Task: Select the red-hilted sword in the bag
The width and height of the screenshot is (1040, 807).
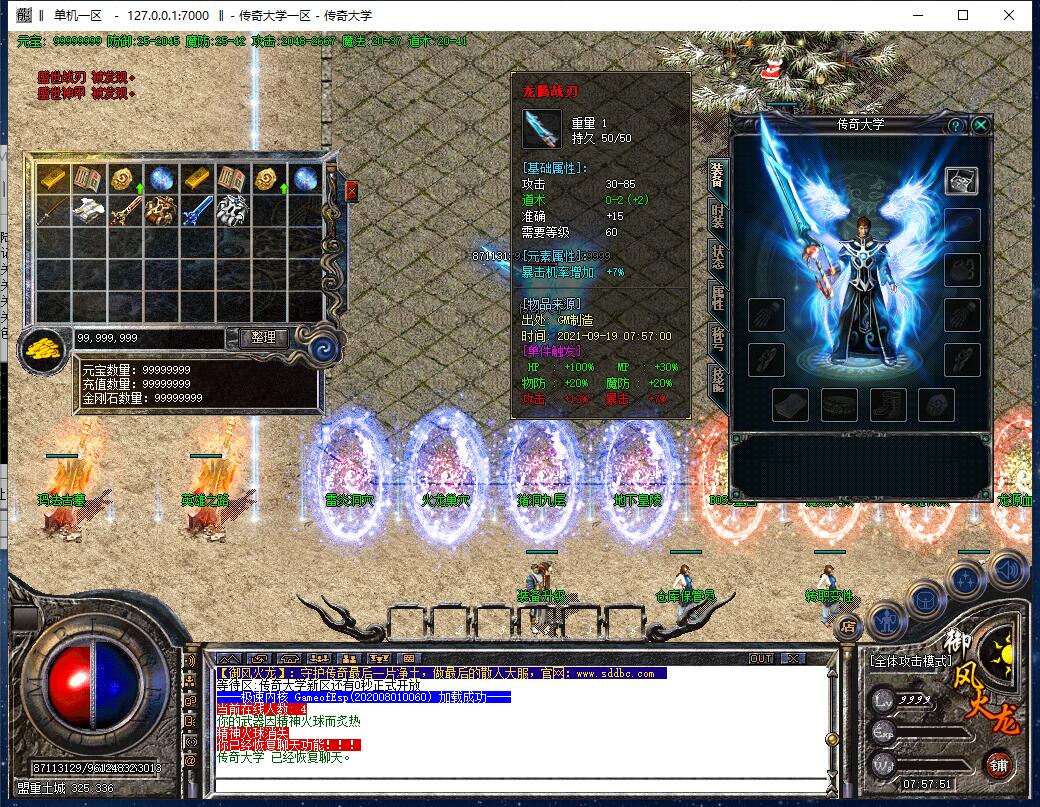Action: point(124,211)
